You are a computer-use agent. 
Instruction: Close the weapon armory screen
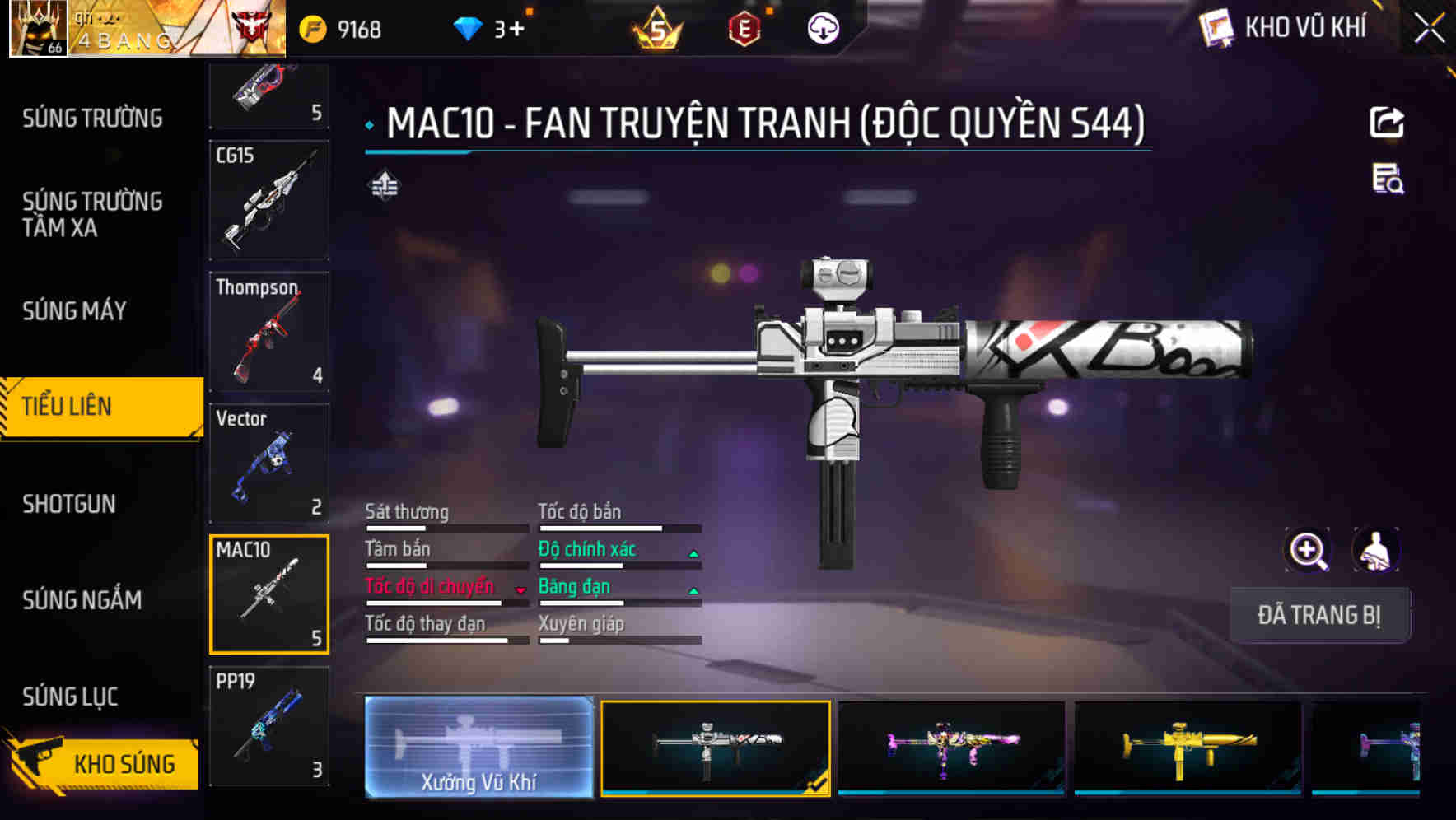tap(1429, 29)
